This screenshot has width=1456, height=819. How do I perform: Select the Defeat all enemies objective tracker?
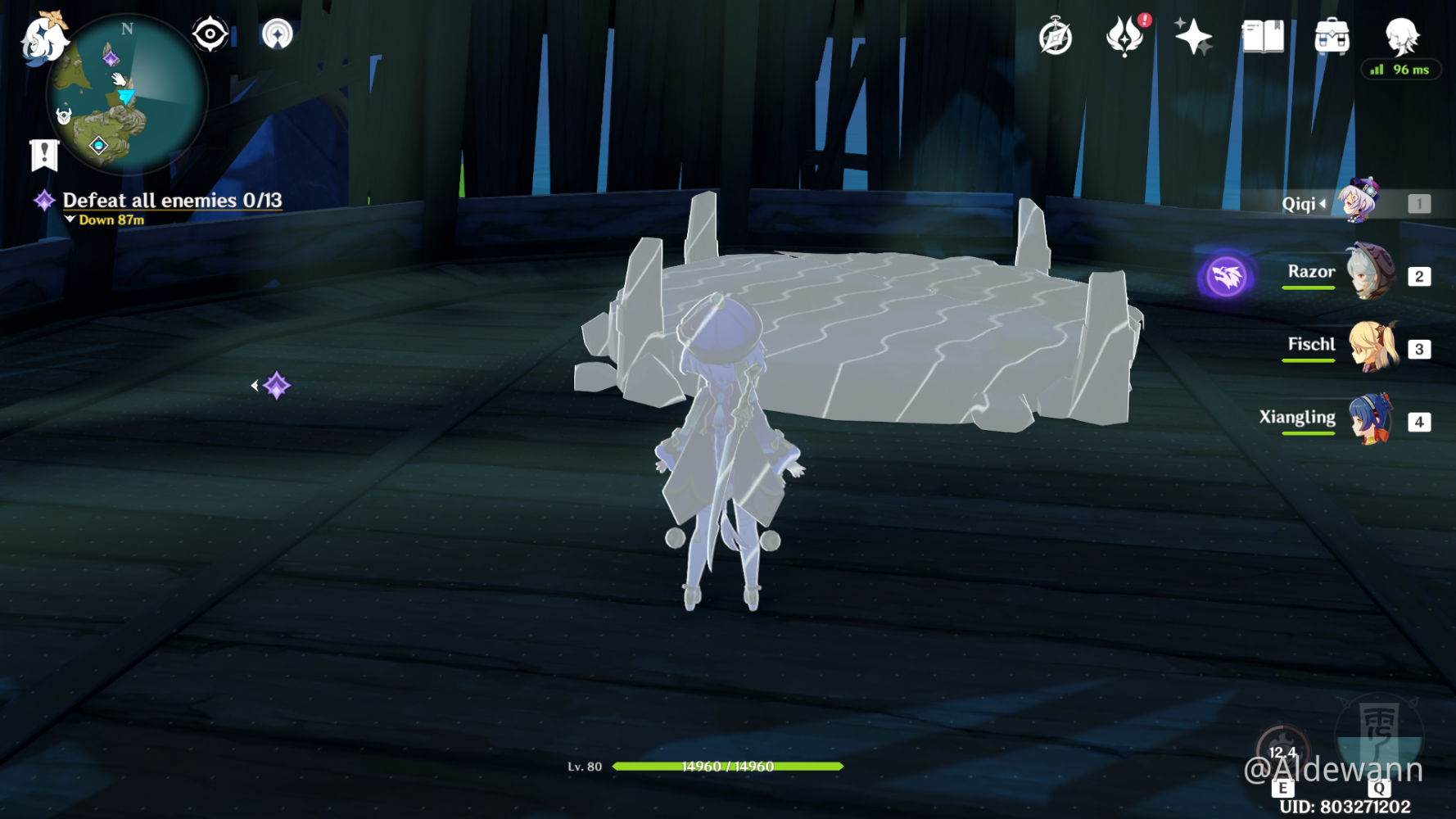[x=172, y=201]
